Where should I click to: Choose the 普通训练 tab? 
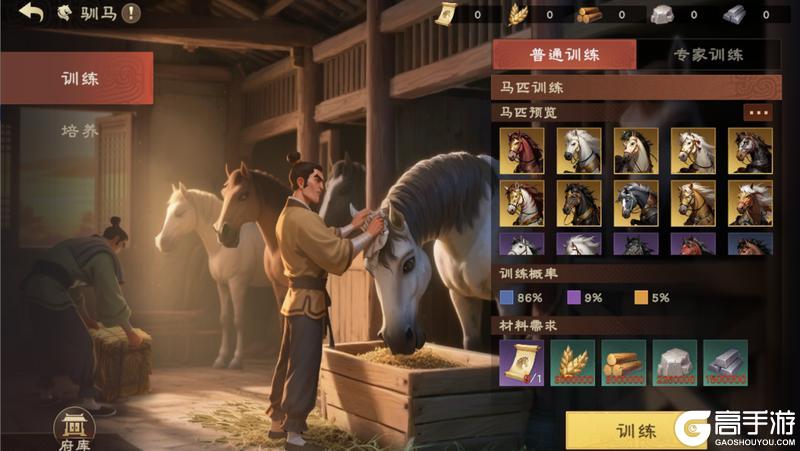point(564,54)
